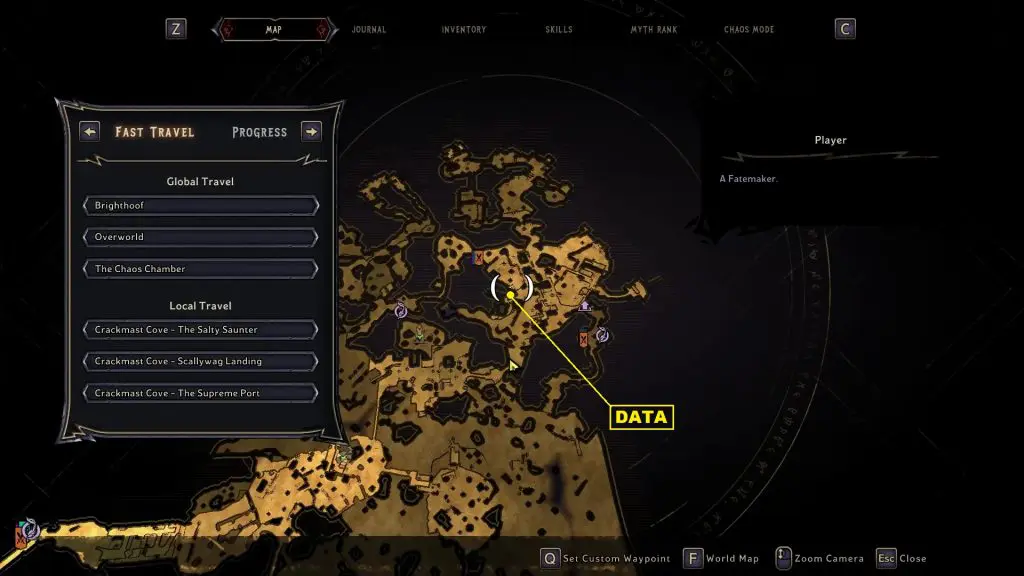Select the player marker on the map
Screen dimensions: 1024x576
pos(511,294)
